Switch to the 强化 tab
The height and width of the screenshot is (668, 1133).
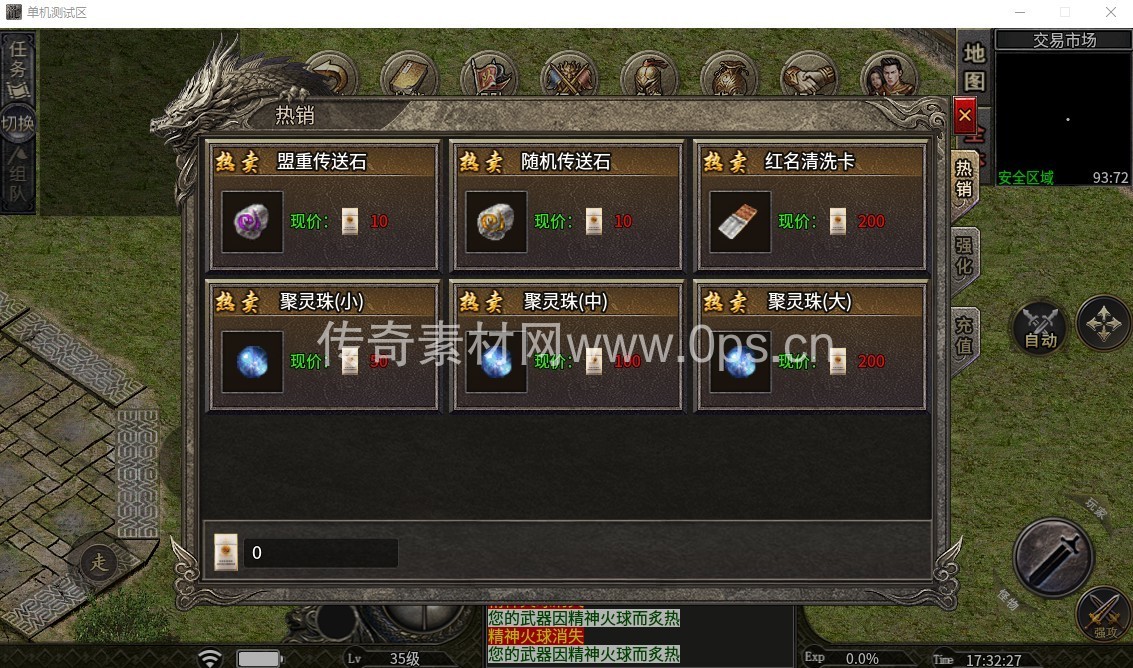[964, 255]
